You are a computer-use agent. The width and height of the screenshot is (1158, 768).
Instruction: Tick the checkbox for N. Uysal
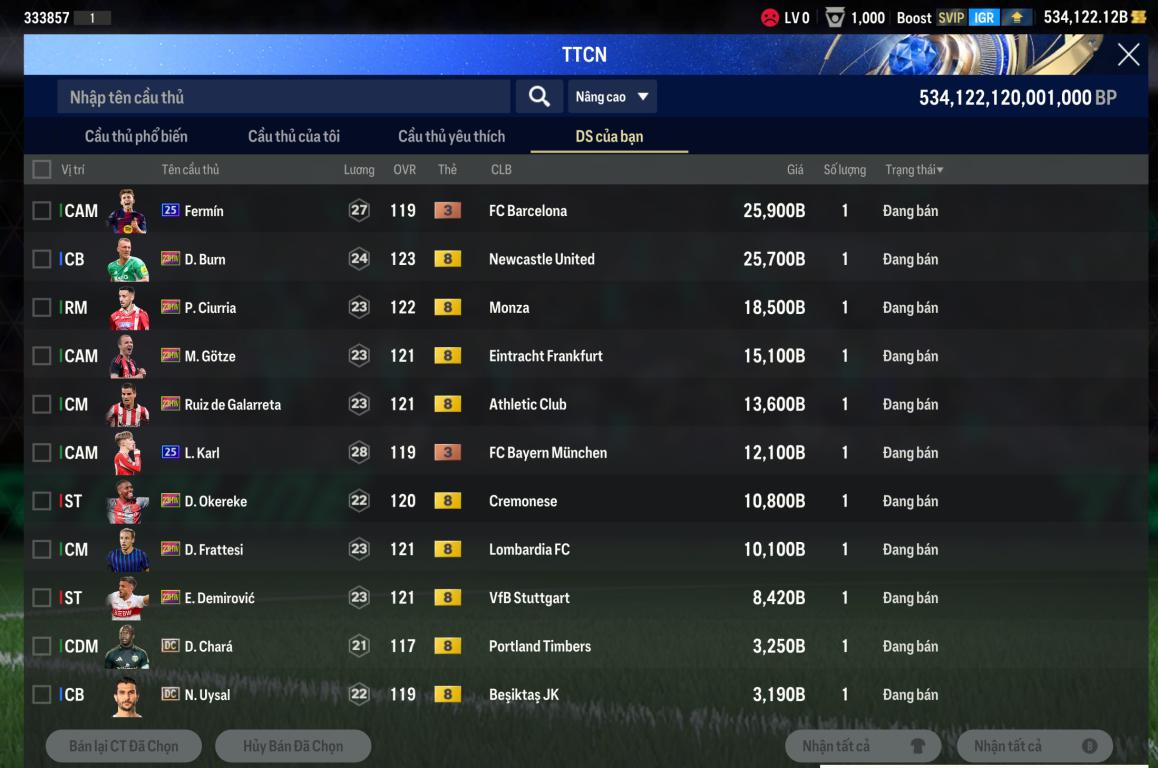[42, 694]
